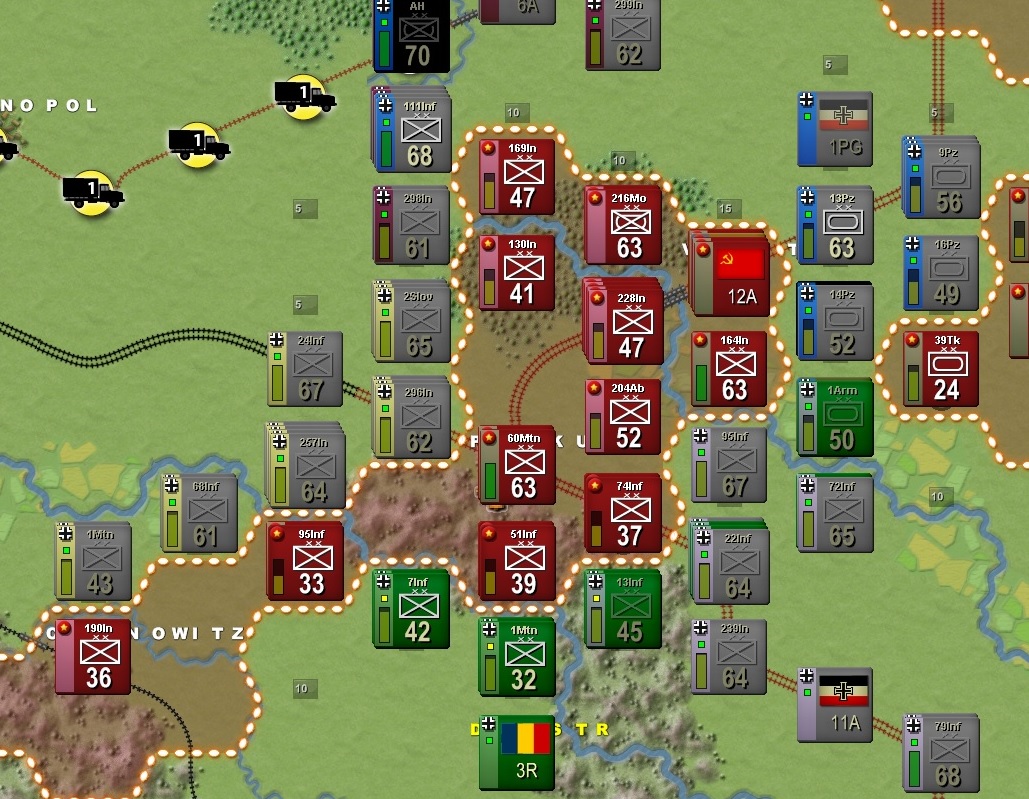Click the Romanian 3R army counter
Viewport: 1029px width, 799px height.
(517, 752)
